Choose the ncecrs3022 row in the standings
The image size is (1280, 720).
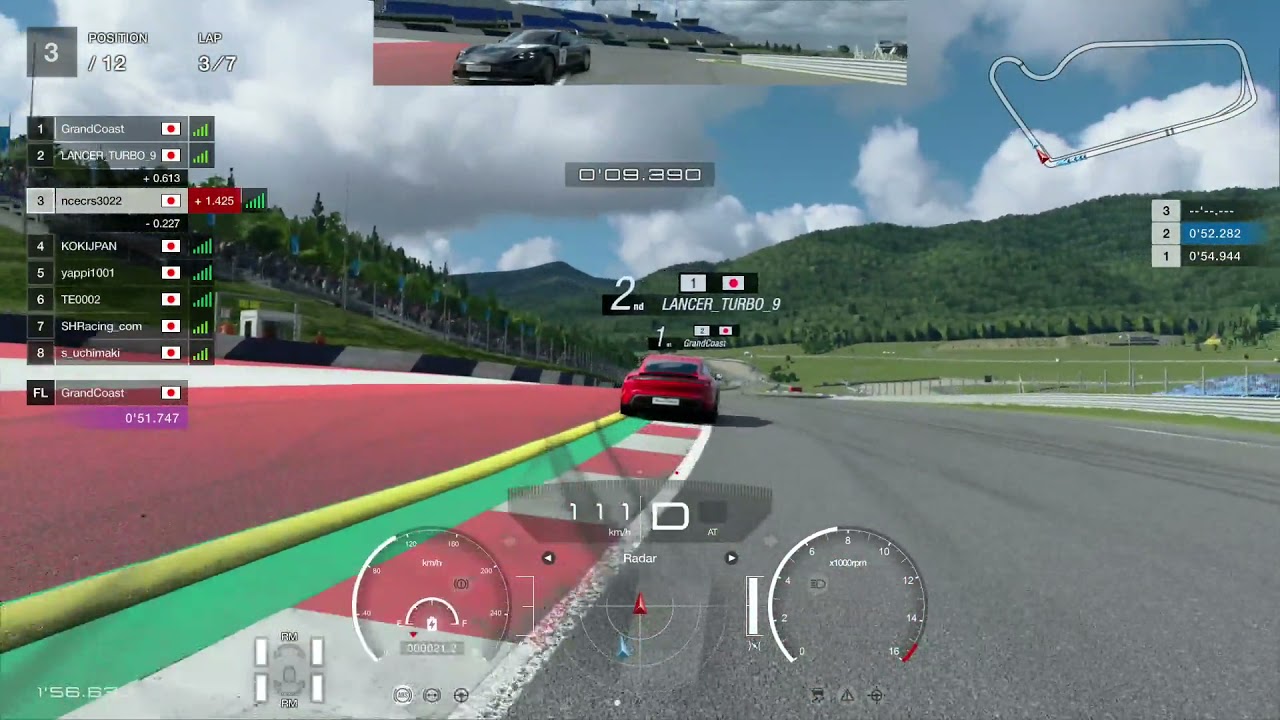pos(108,201)
